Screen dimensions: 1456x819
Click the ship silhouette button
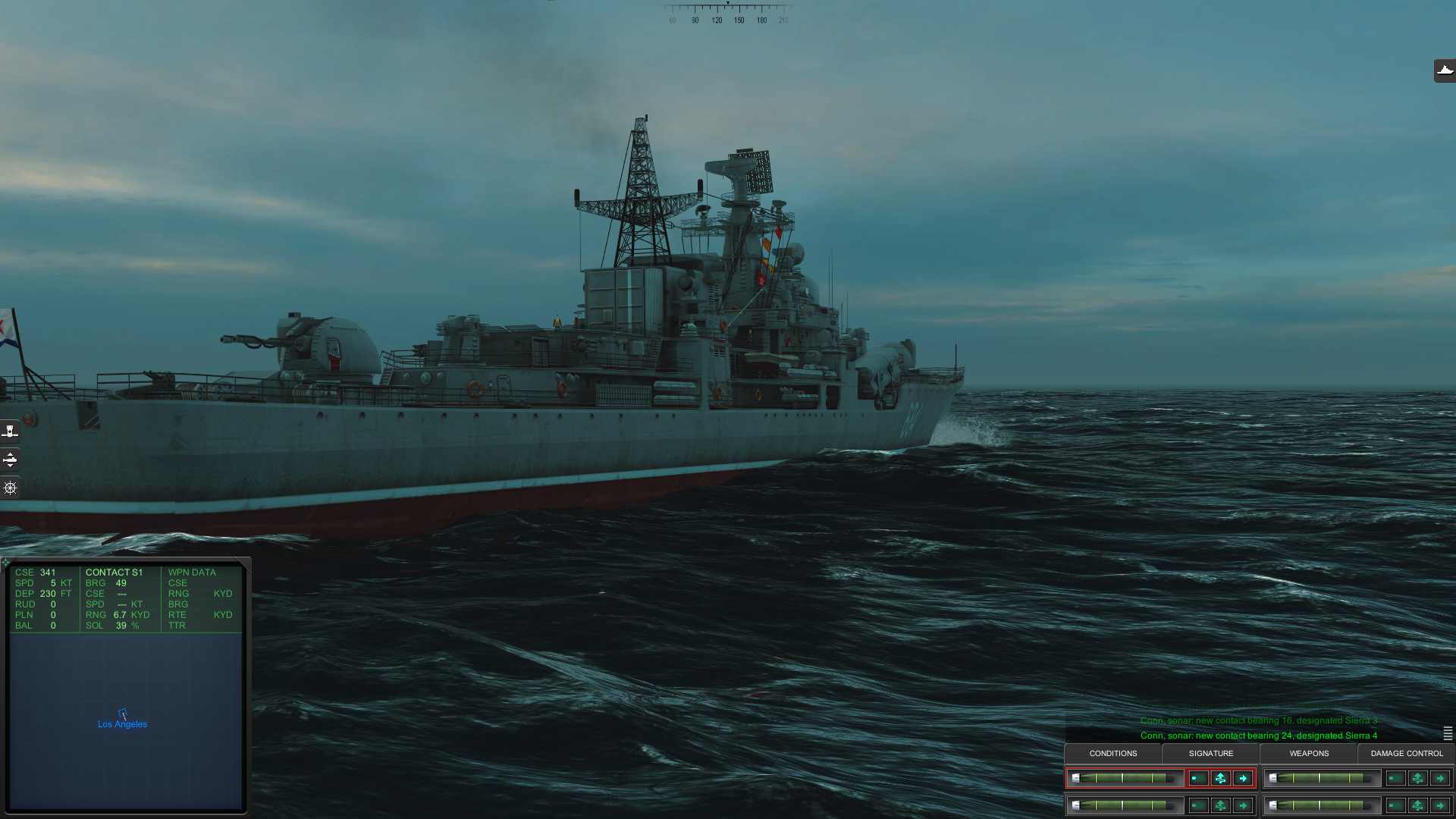[x=1445, y=71]
